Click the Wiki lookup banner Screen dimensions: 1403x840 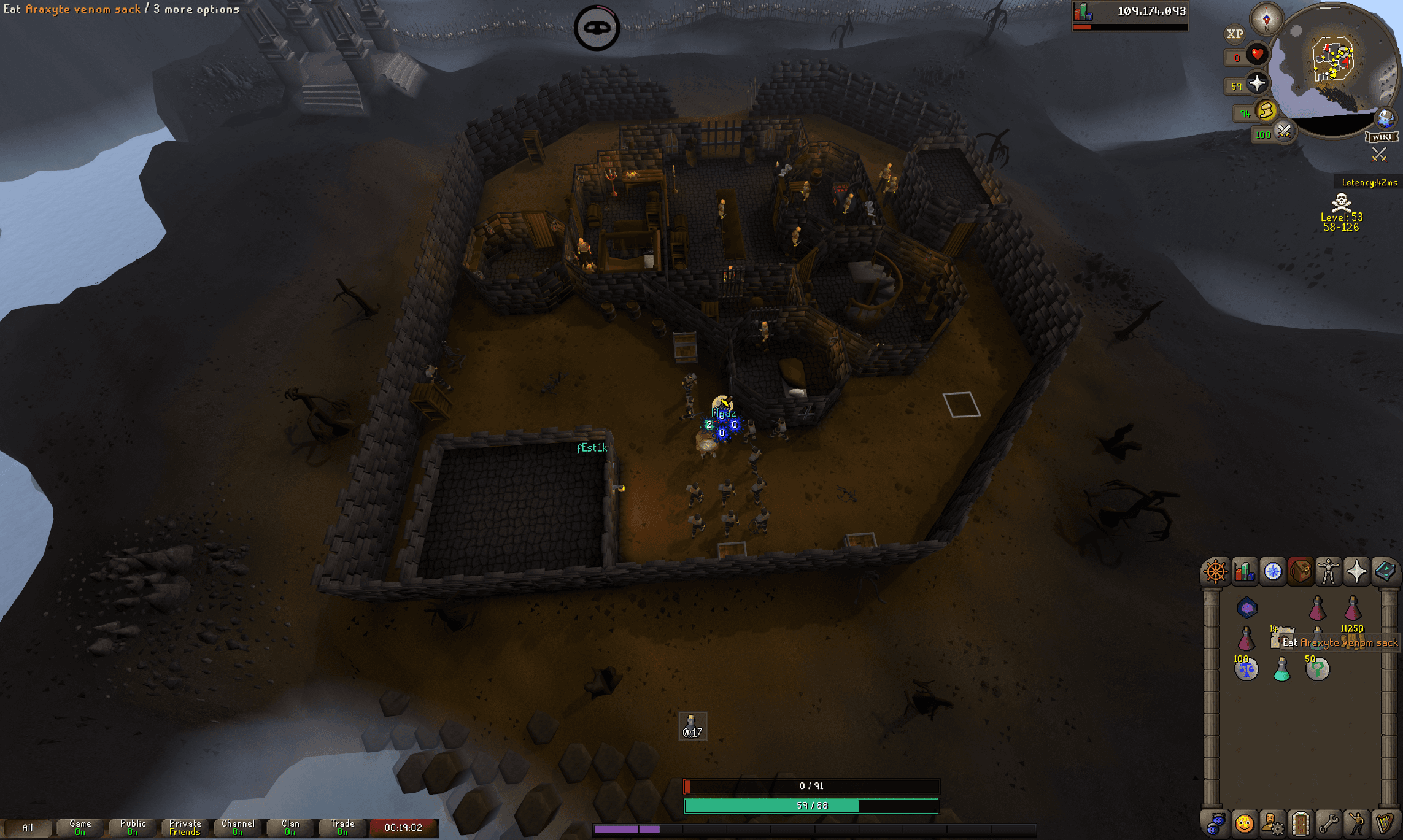click(1382, 137)
